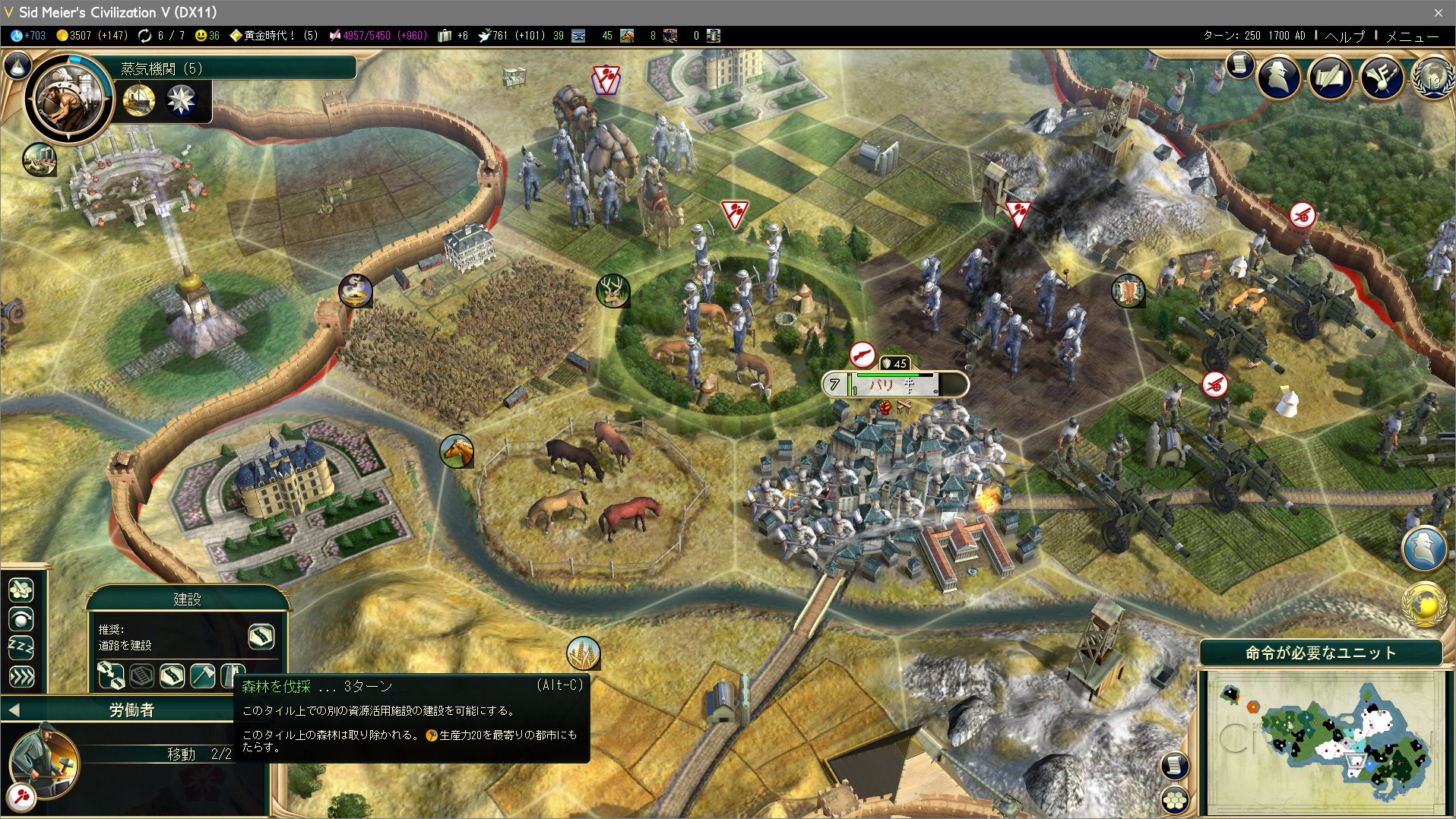
Task: Select the route-to road building action
Action: point(111,675)
